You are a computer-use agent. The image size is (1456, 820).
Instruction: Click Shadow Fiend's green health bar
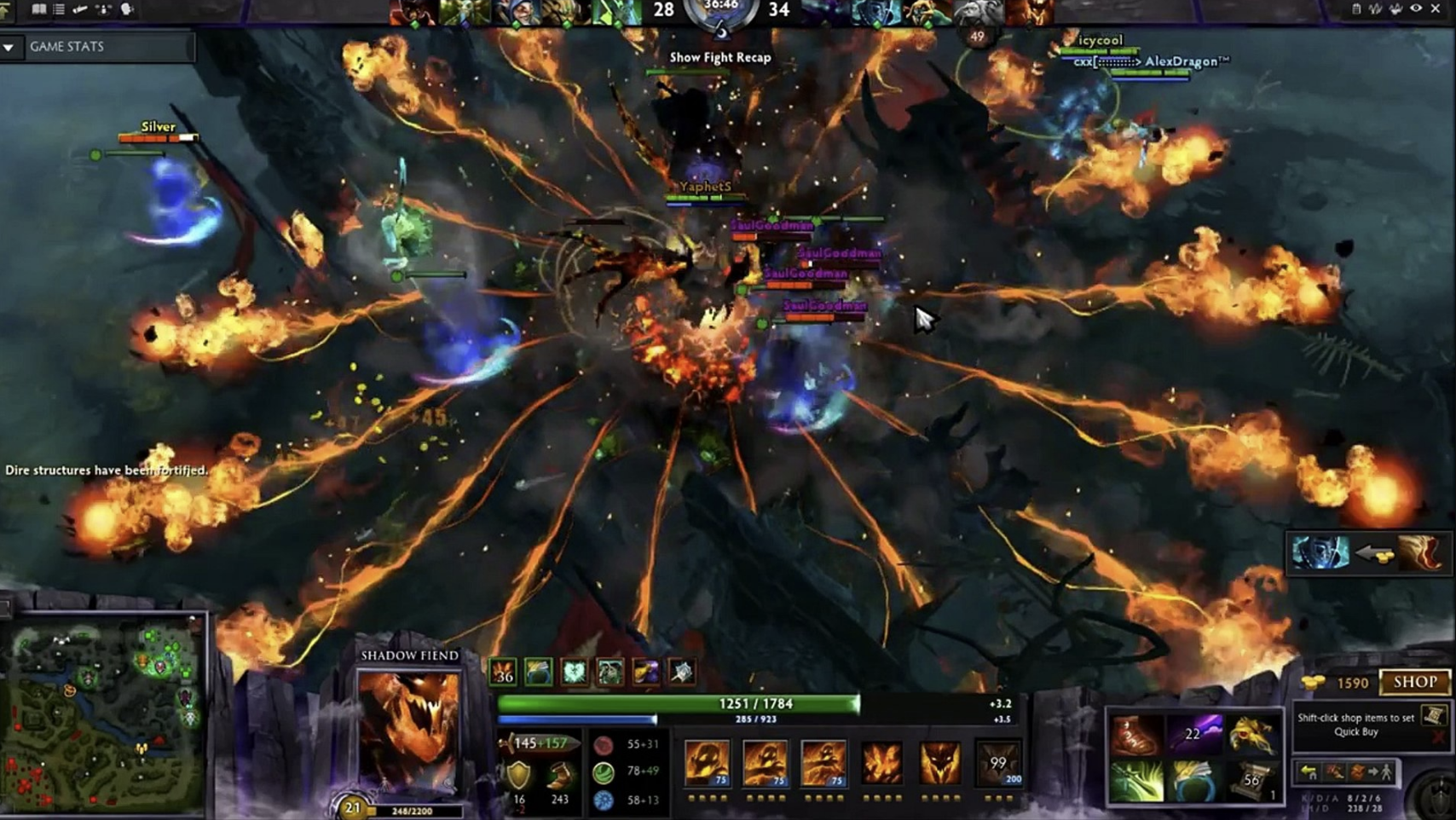pos(678,703)
